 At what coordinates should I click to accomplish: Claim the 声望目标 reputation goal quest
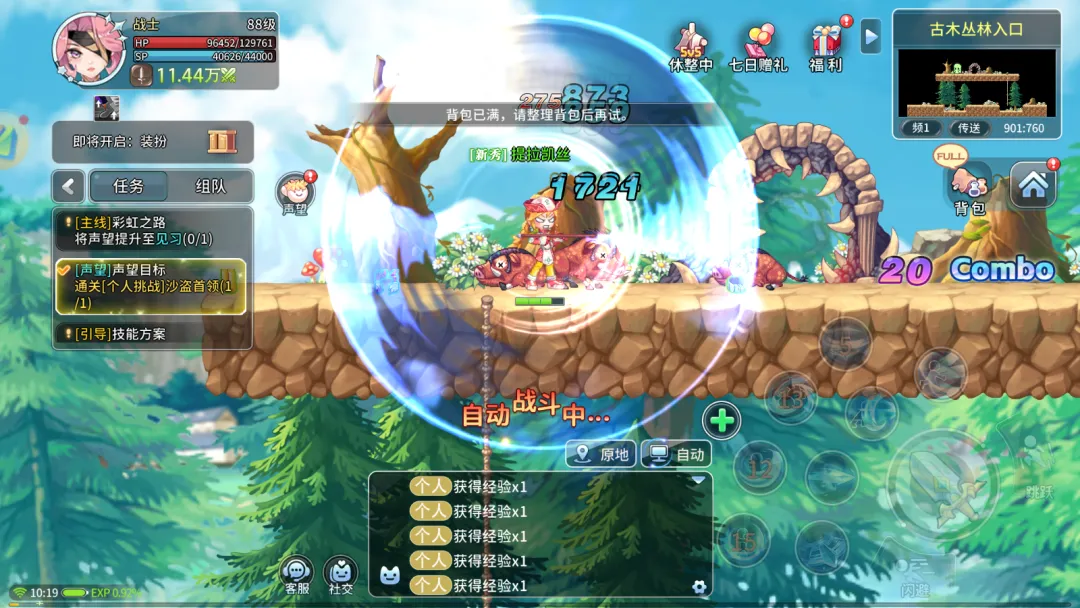[x=150, y=286]
